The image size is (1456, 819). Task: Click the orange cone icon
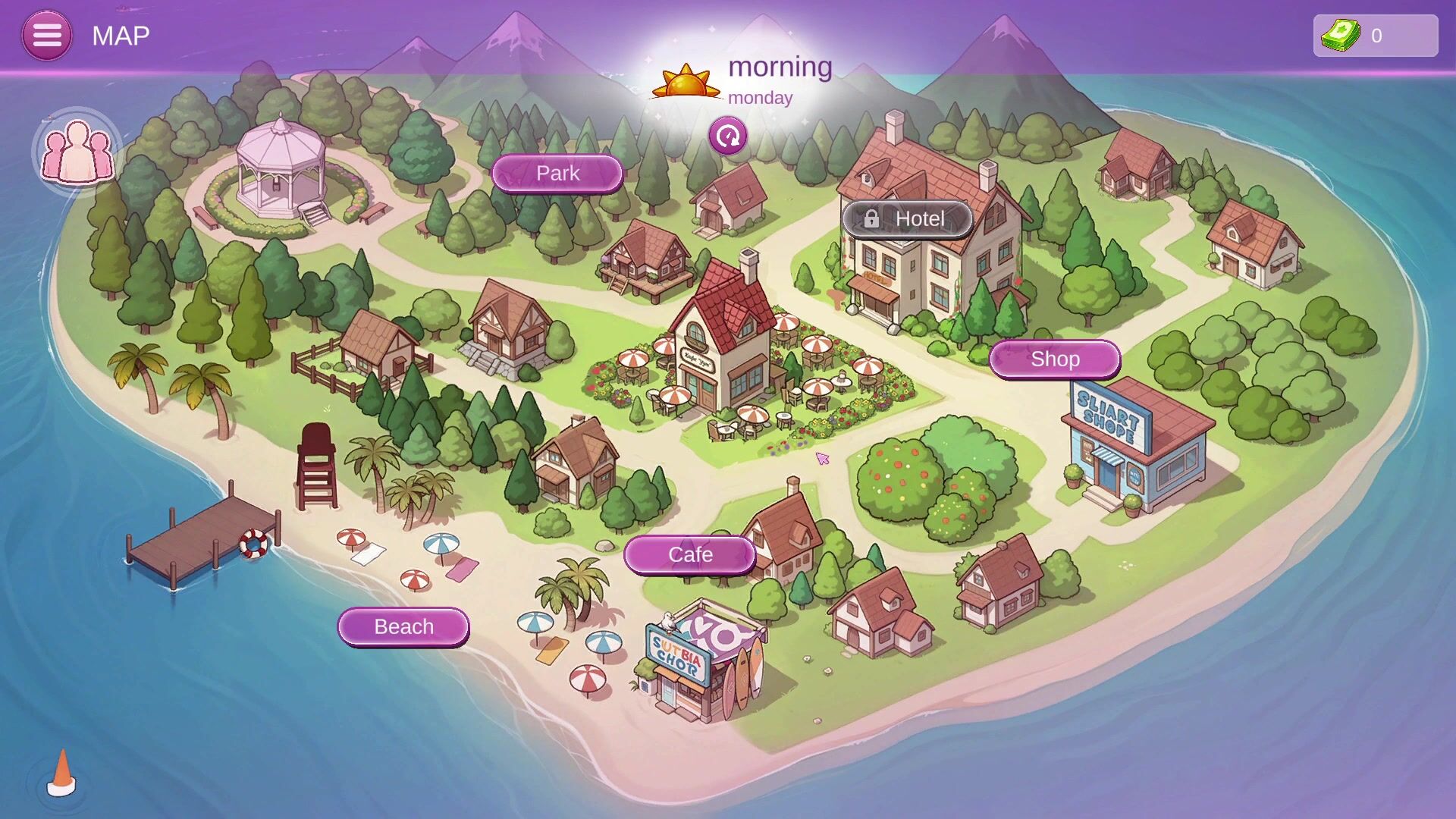(x=61, y=774)
